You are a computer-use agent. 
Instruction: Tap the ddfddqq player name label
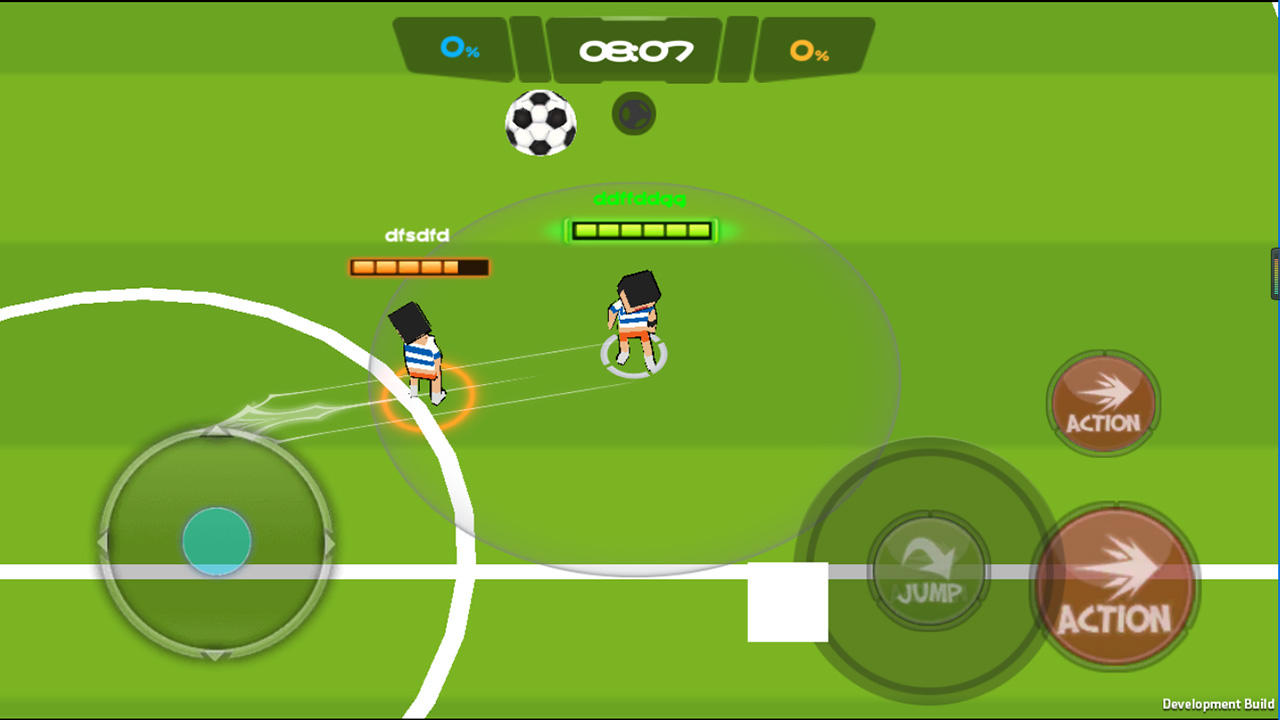[x=638, y=200]
